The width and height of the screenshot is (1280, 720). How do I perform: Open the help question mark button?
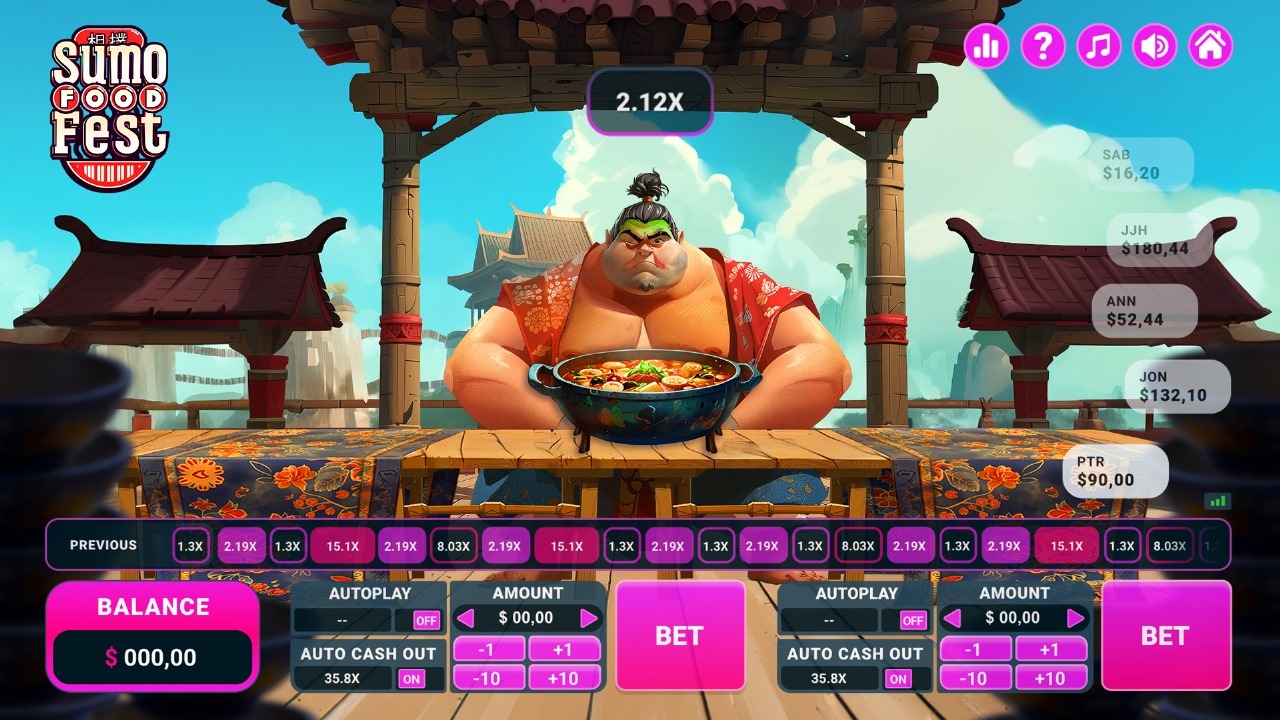tap(1042, 46)
